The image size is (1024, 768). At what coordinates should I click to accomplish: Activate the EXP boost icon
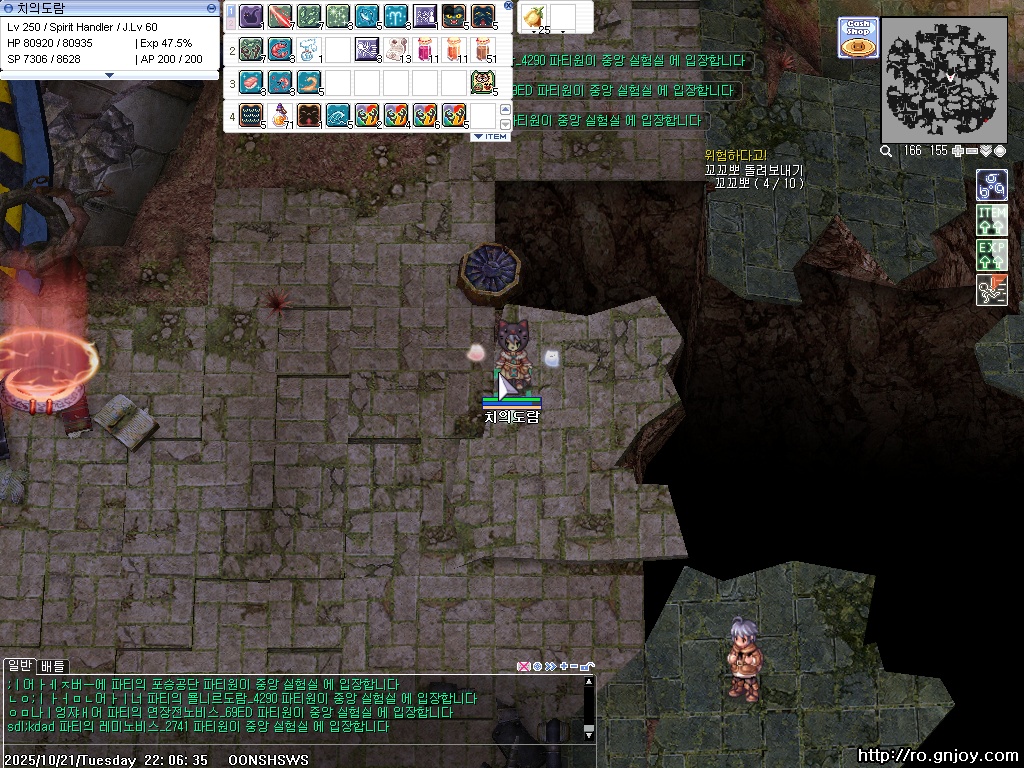pyautogui.click(x=991, y=254)
